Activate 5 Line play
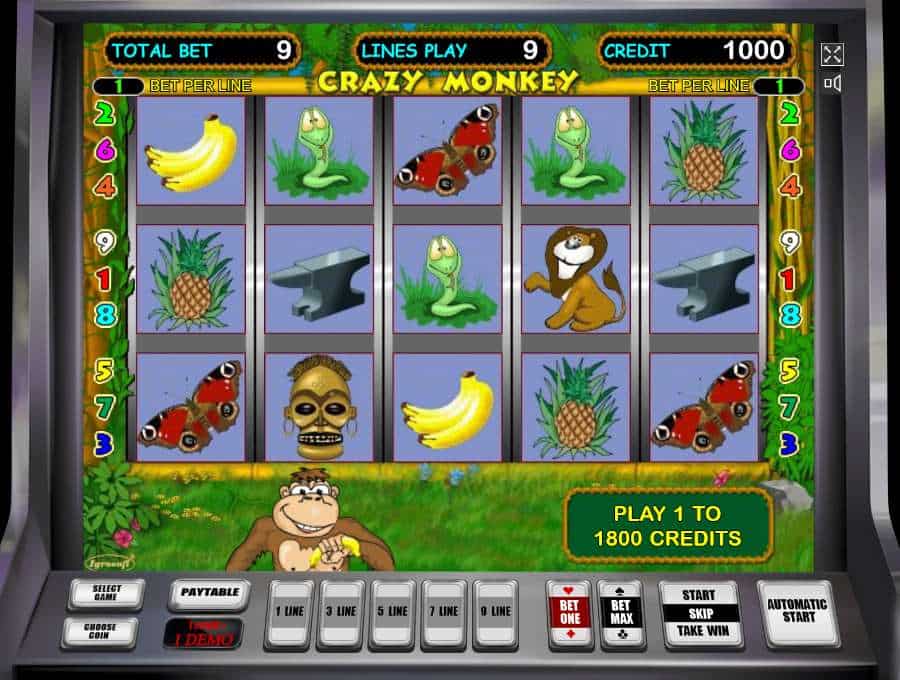900x680 pixels. (x=392, y=613)
